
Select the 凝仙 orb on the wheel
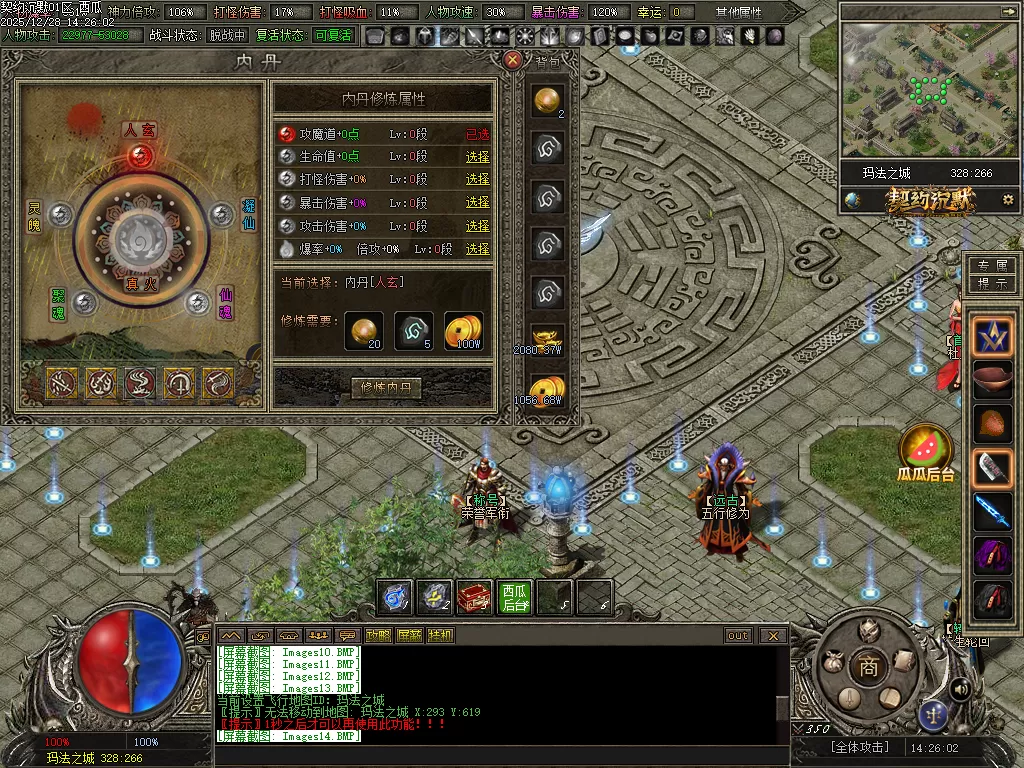click(x=221, y=214)
